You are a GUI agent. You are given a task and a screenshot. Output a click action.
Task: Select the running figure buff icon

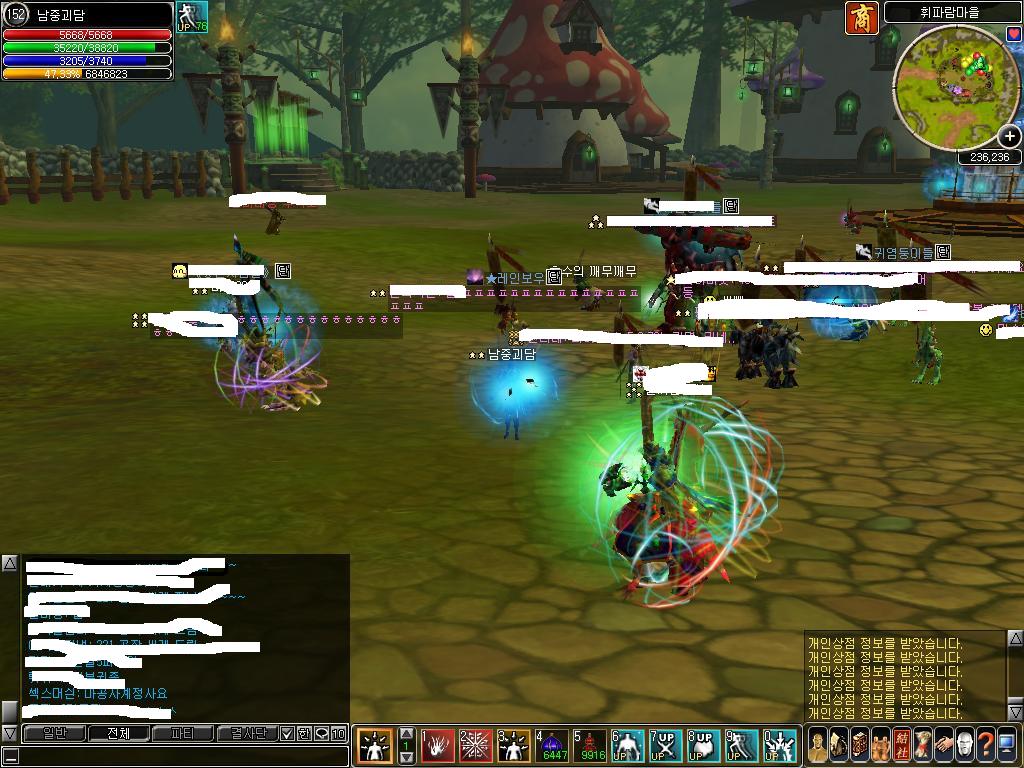point(192,16)
